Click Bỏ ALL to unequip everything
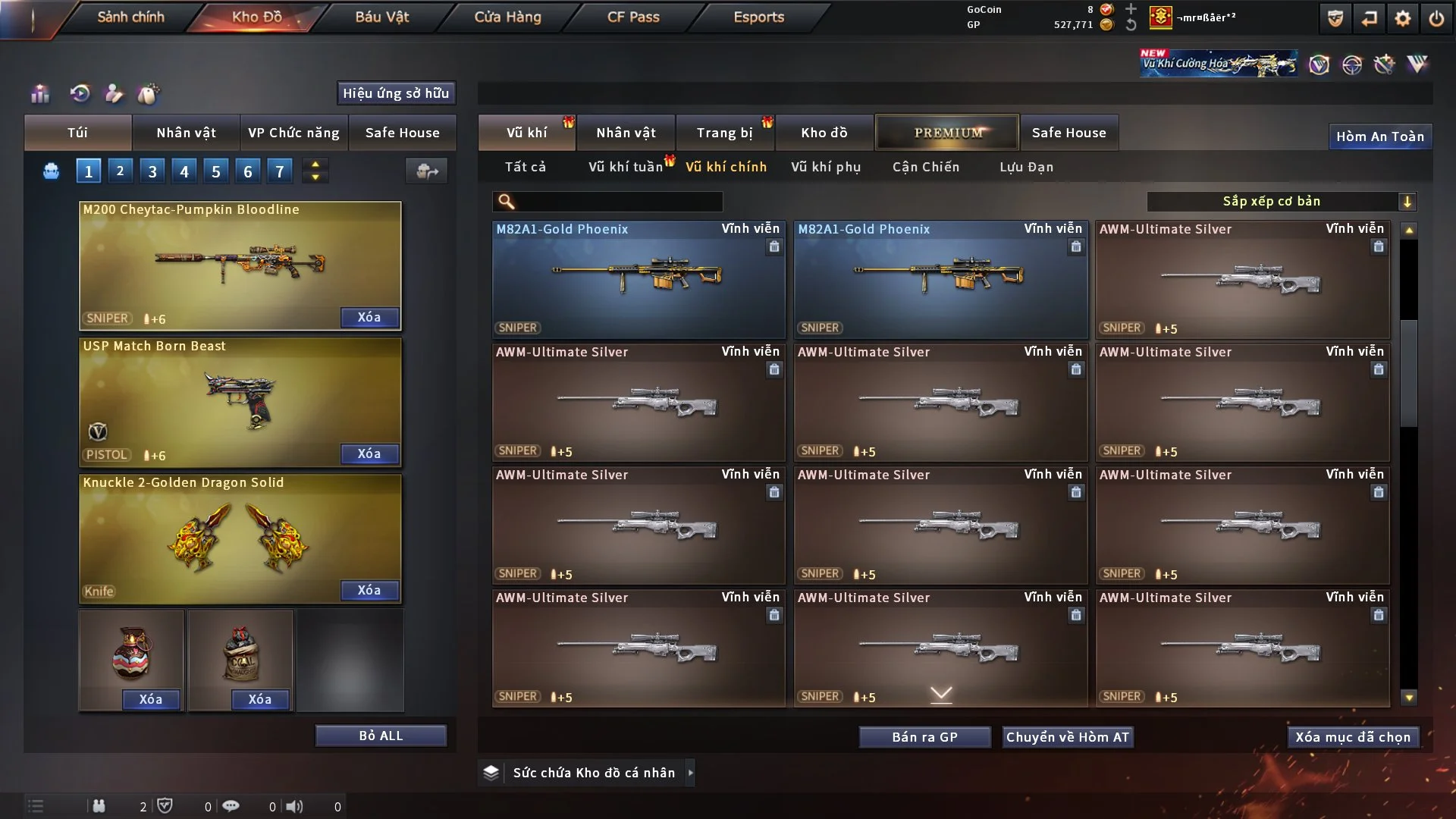The image size is (1456, 819). (381, 736)
